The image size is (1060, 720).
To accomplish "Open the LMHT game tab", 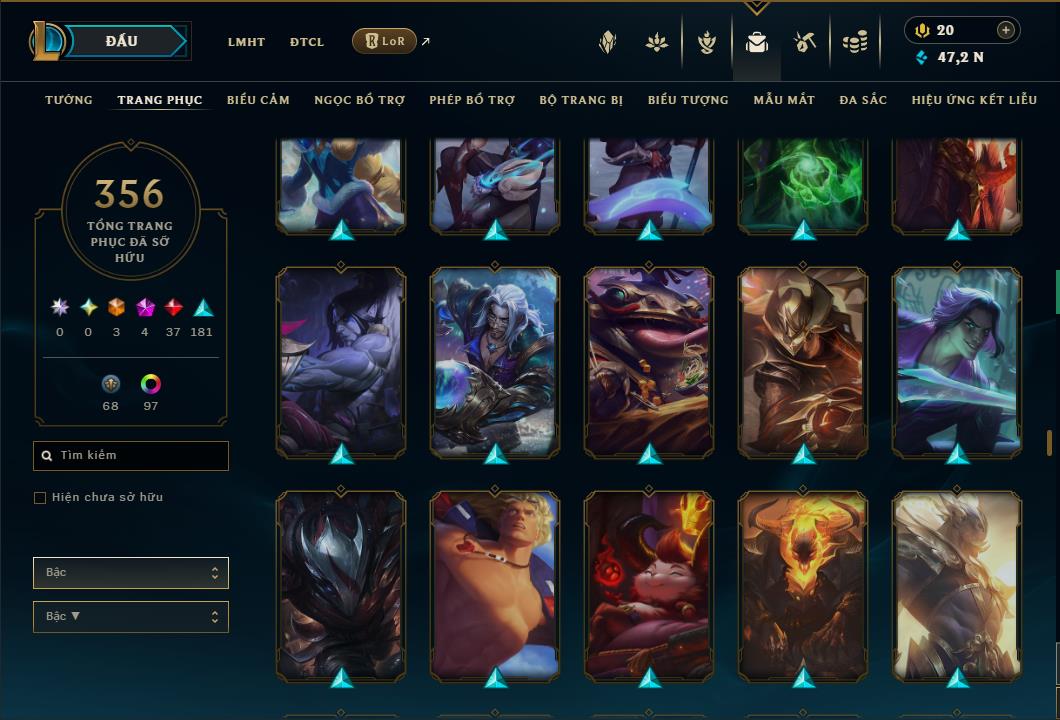I will pyautogui.click(x=246, y=42).
